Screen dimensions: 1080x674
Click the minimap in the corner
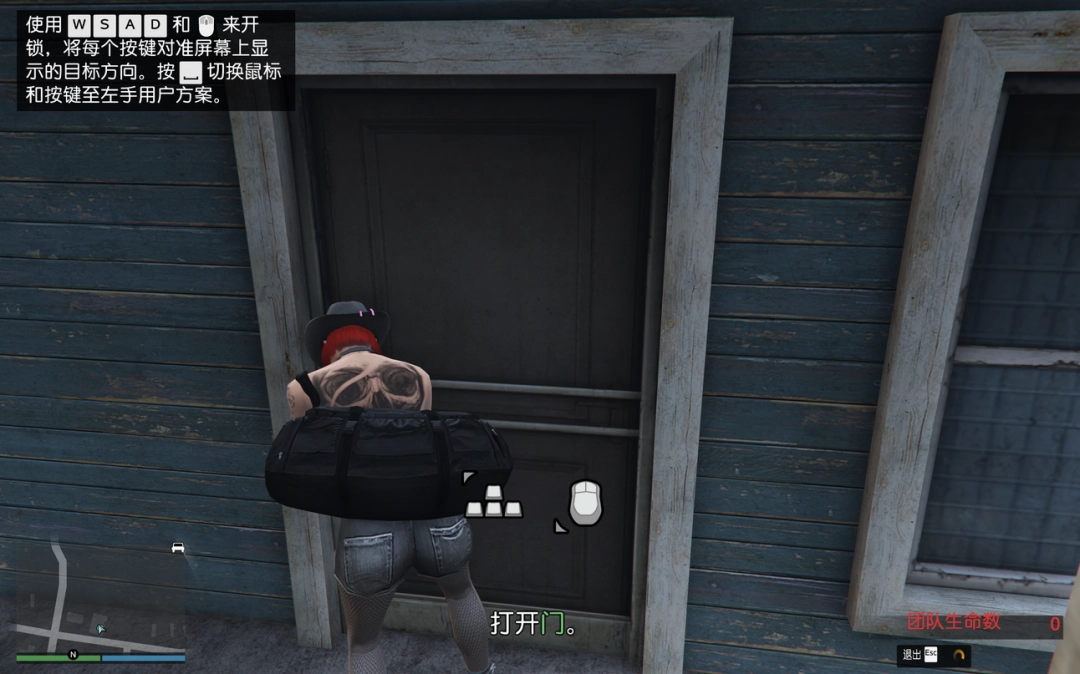100,600
